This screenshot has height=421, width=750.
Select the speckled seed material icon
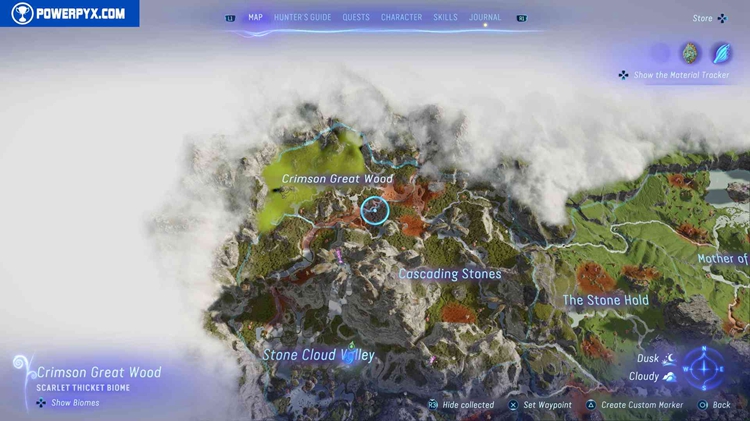coord(690,53)
